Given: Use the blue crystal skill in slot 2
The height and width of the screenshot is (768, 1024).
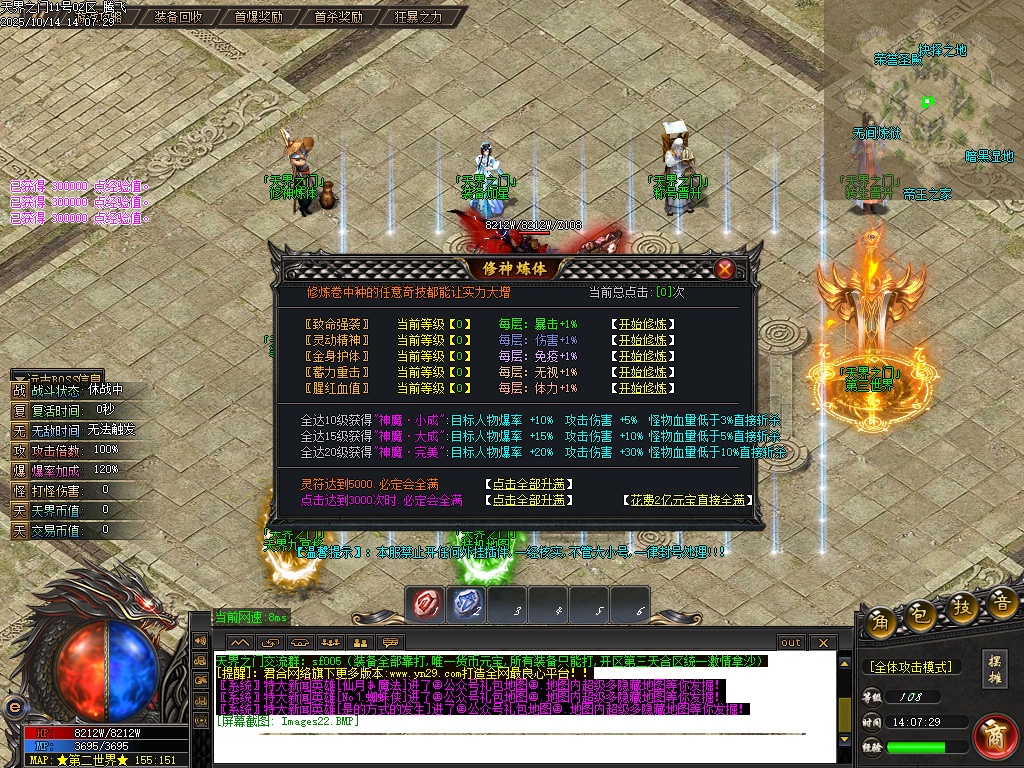Looking at the screenshot, I should 468,604.
